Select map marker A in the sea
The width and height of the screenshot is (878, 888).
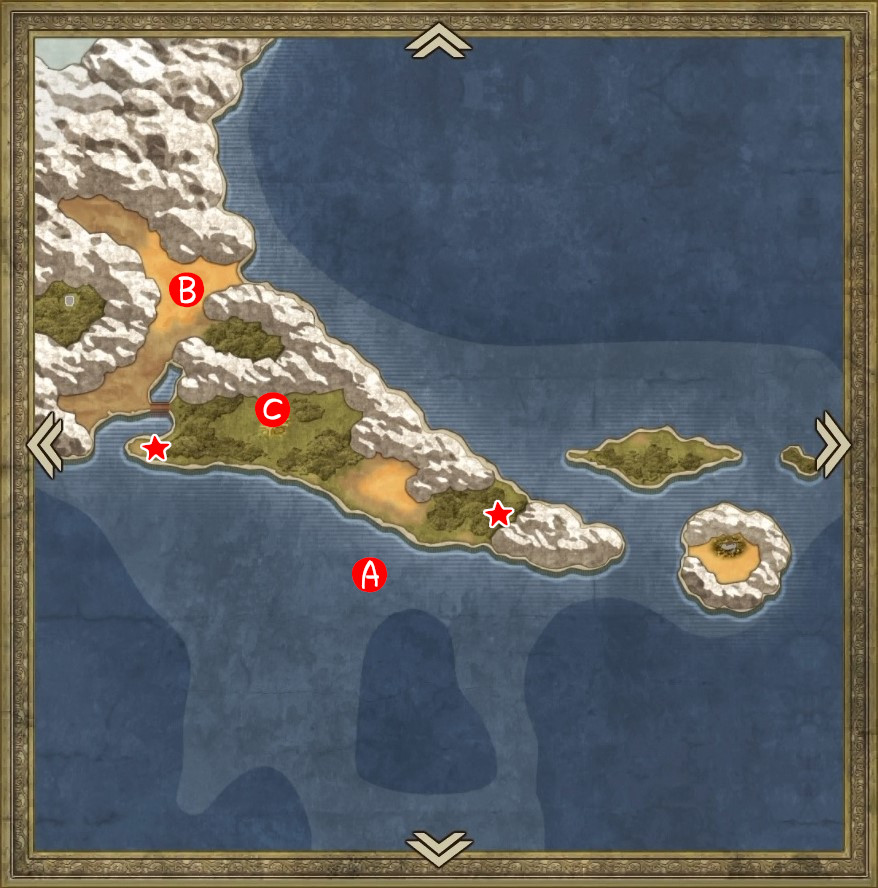tap(369, 574)
